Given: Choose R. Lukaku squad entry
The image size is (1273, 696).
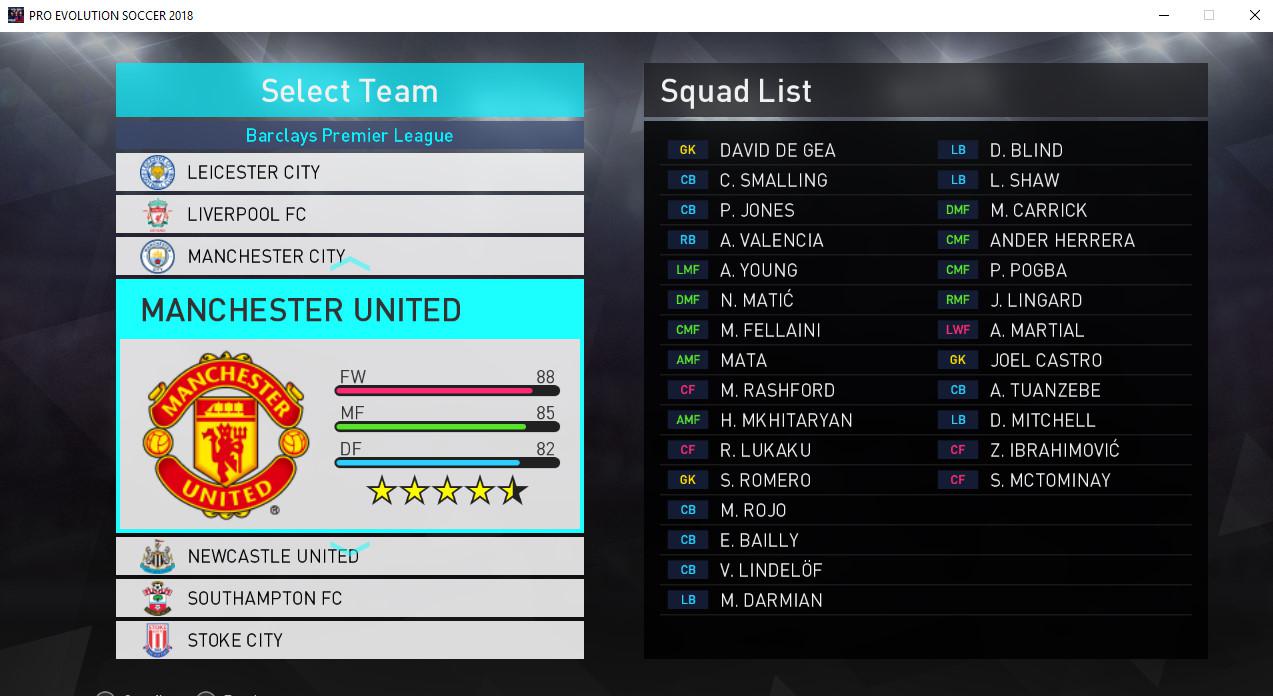Looking at the screenshot, I should [x=765, y=450].
